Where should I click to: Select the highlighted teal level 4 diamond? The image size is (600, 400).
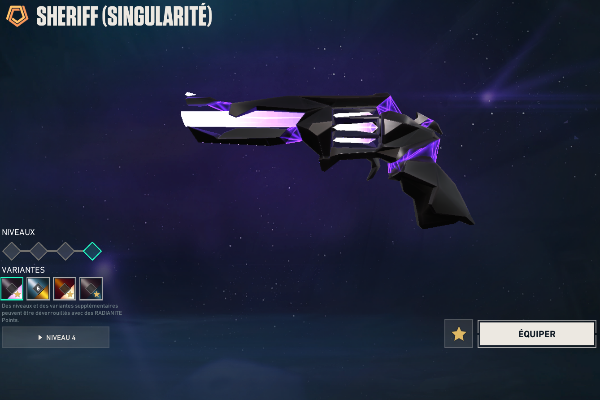coord(92,251)
